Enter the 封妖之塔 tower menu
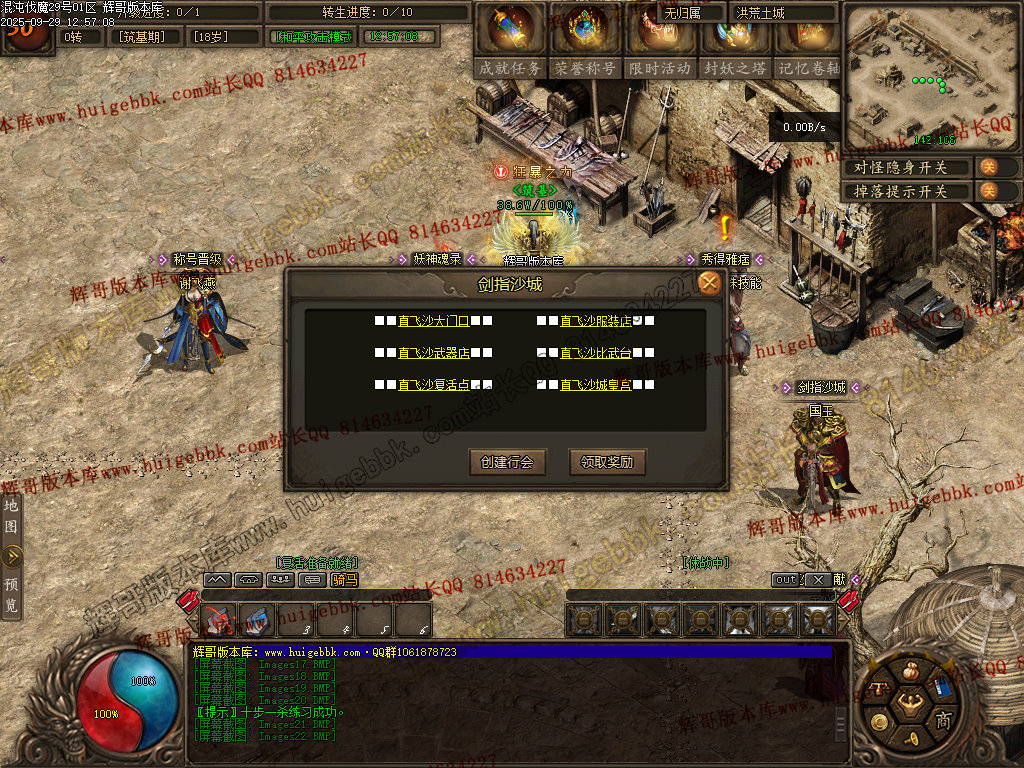The image size is (1024, 768). pyautogui.click(x=734, y=40)
